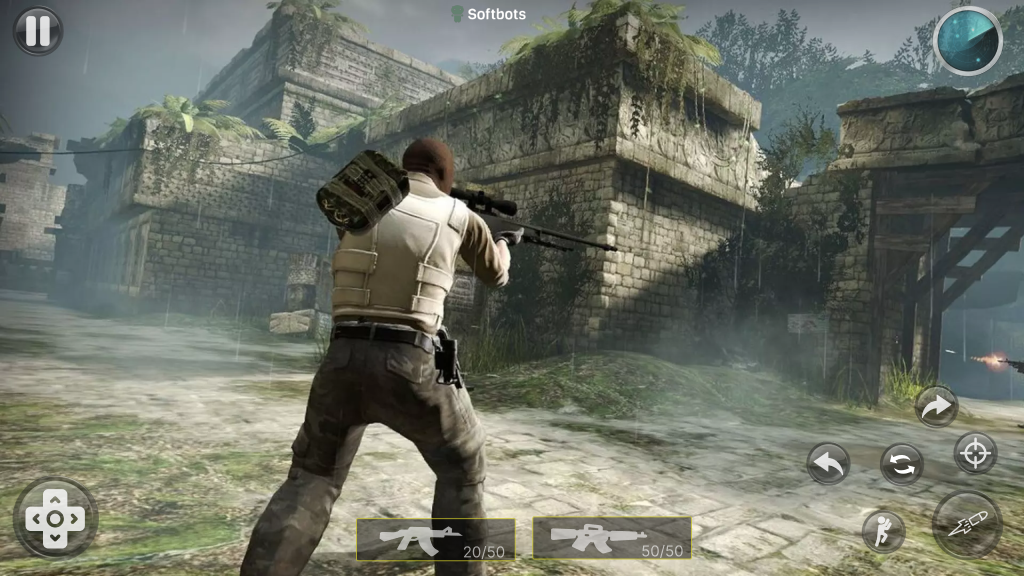Image resolution: width=1024 pixels, height=576 pixels.
Task: Tap the right curved arrow button
Action: pos(936,406)
